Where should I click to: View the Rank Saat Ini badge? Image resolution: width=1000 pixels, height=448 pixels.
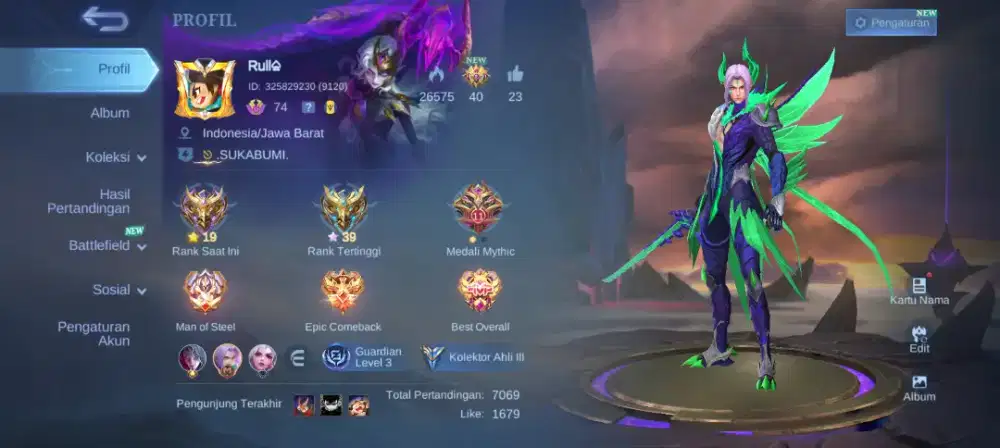[205, 208]
